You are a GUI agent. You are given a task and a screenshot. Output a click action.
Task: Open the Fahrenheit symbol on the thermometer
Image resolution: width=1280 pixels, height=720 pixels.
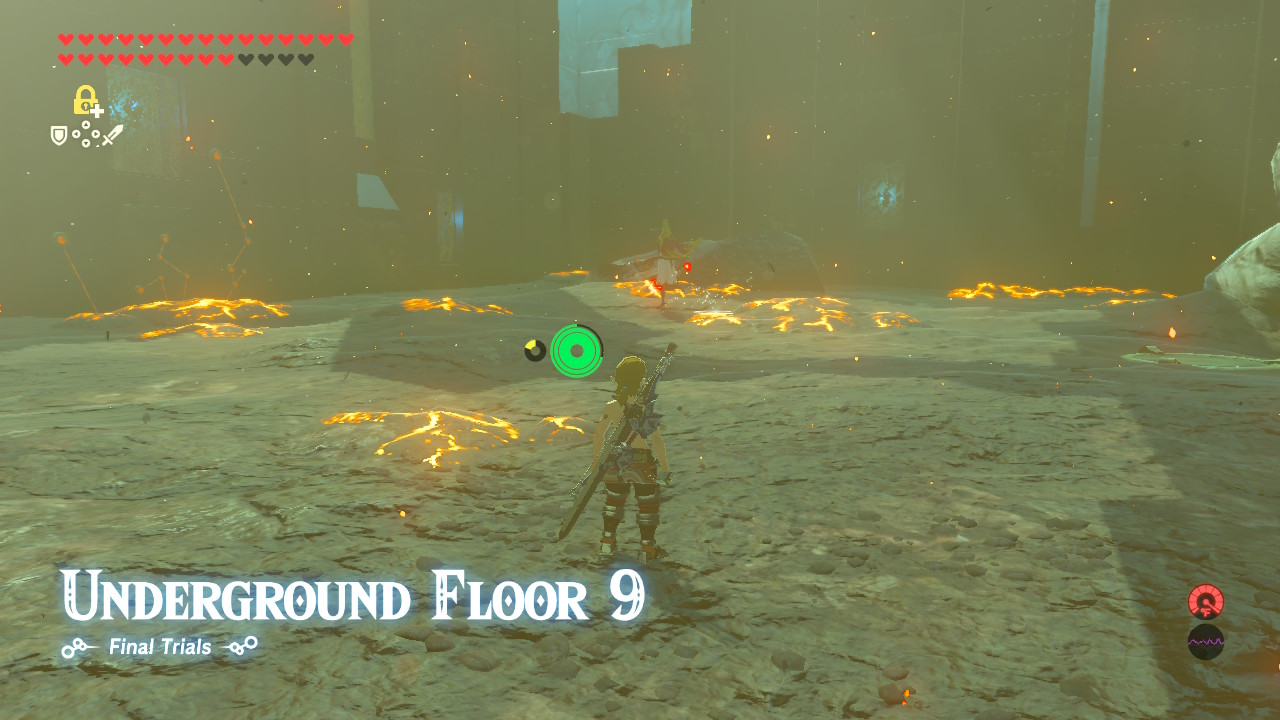(x=1206, y=610)
